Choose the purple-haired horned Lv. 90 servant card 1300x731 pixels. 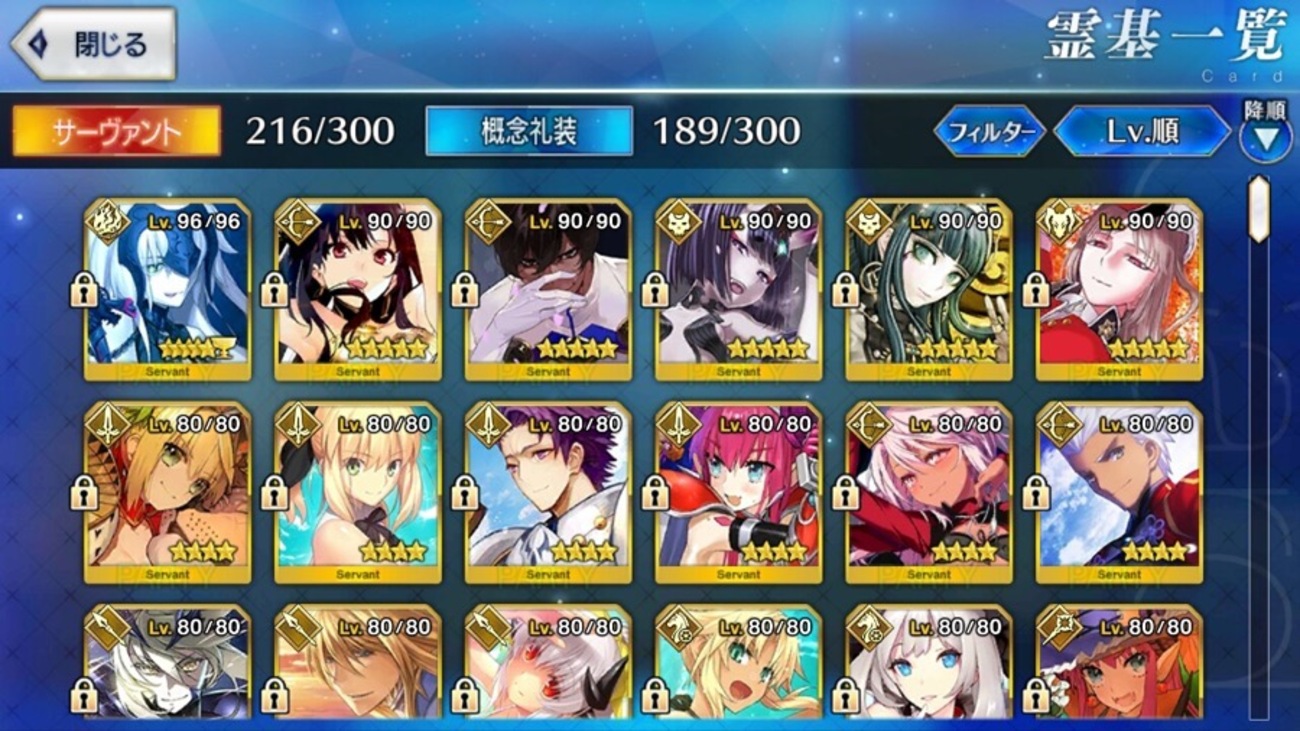(x=738, y=289)
